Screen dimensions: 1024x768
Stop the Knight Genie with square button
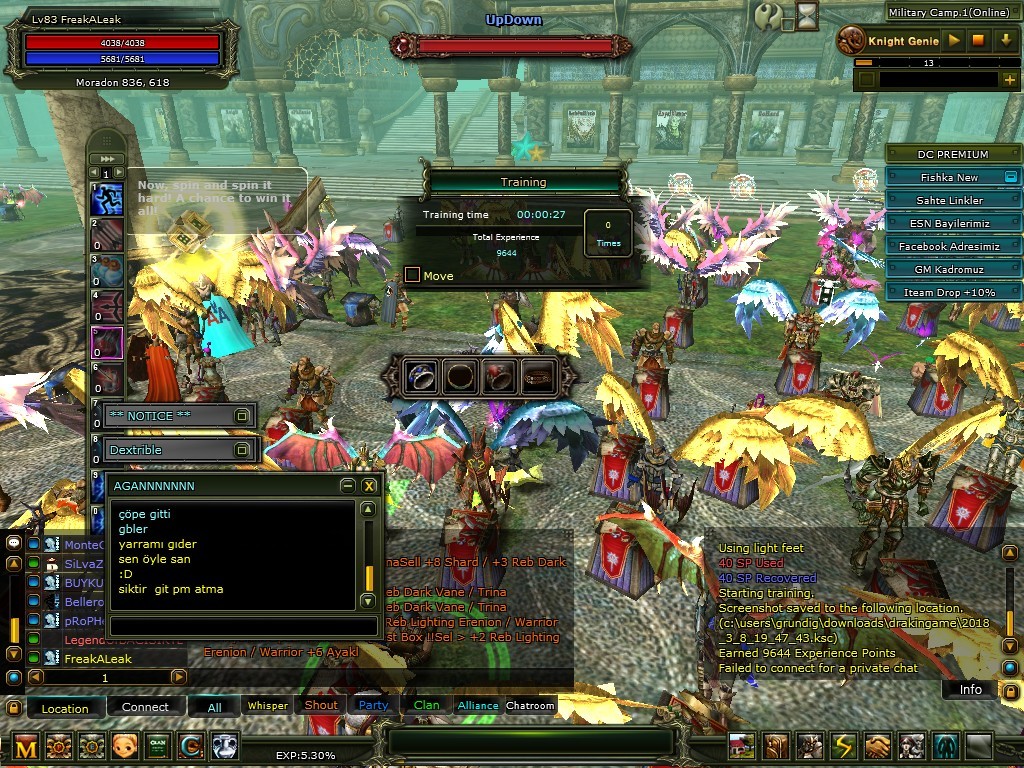[979, 41]
